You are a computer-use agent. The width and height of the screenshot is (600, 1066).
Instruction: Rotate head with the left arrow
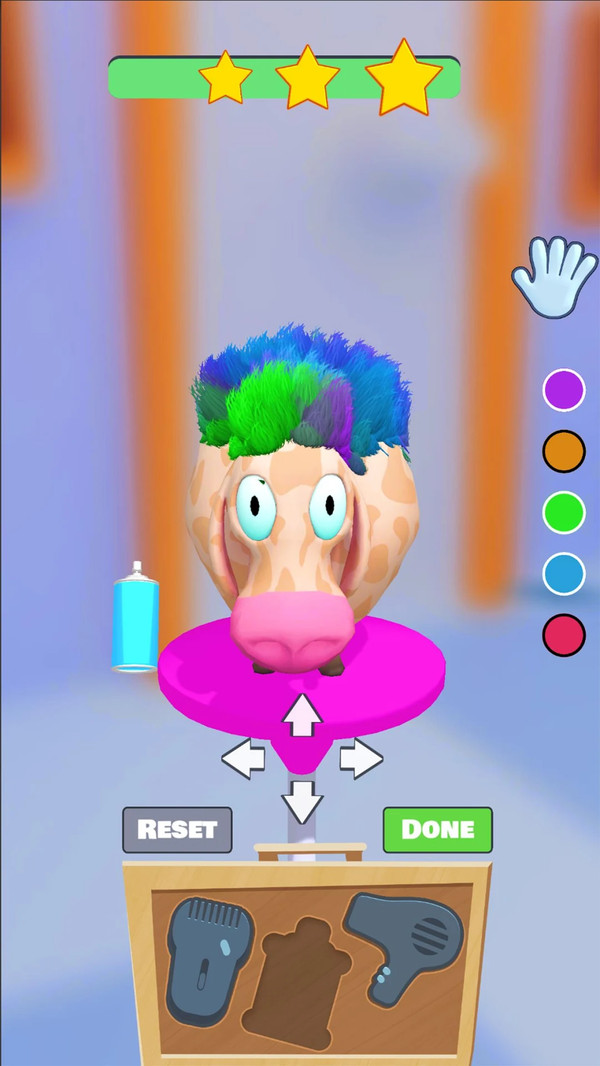pos(243,760)
